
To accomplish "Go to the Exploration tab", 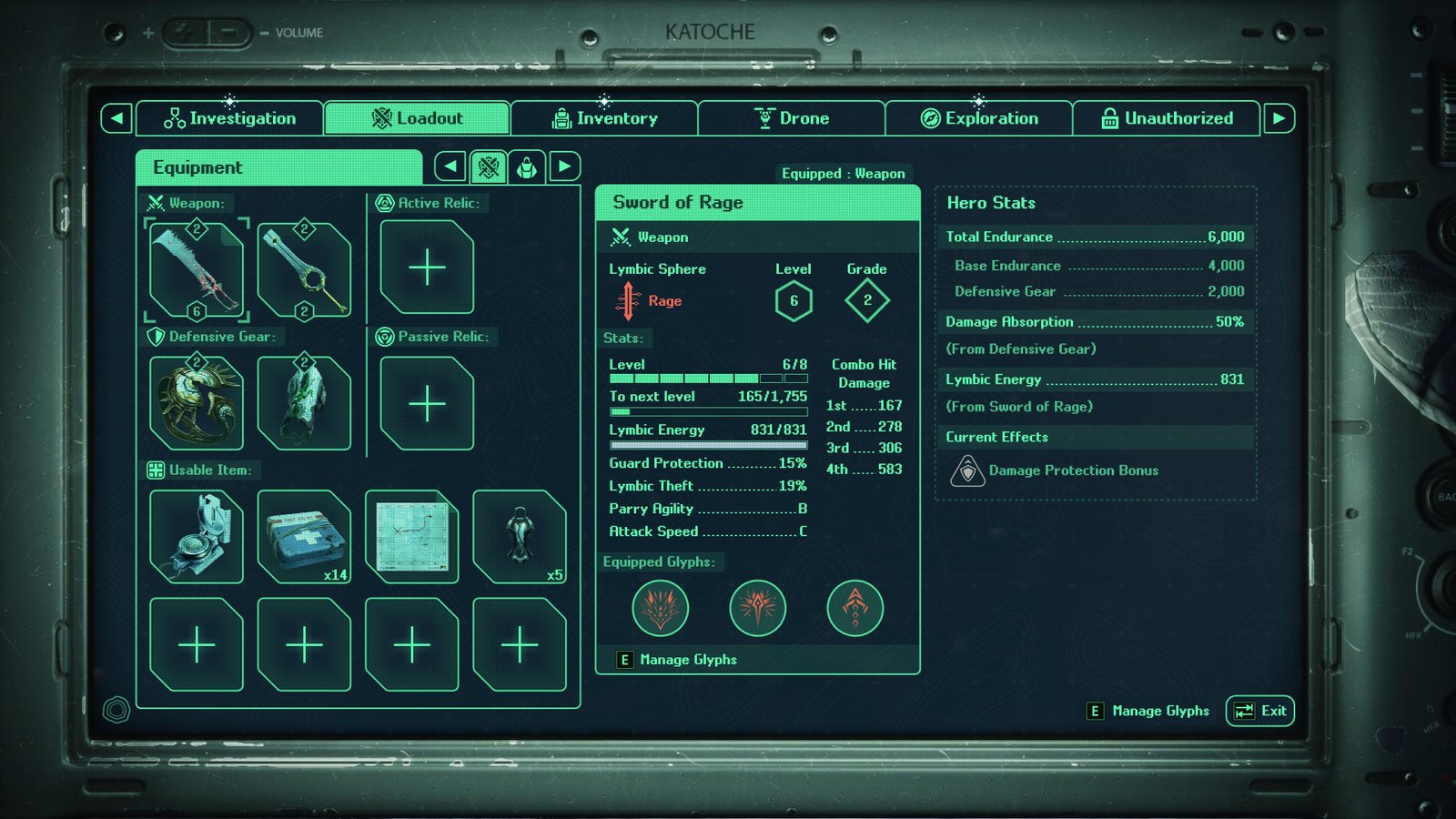I will (x=979, y=118).
